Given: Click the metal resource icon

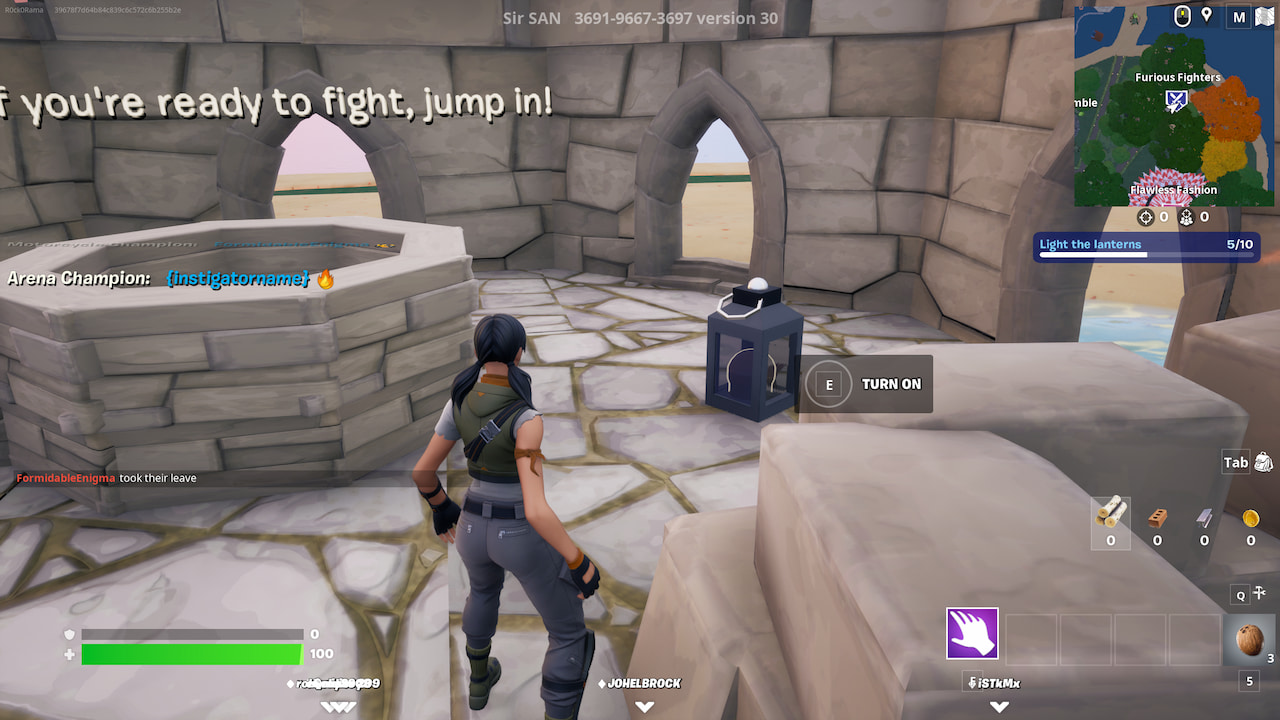Looking at the screenshot, I should pyautogui.click(x=1203, y=516).
